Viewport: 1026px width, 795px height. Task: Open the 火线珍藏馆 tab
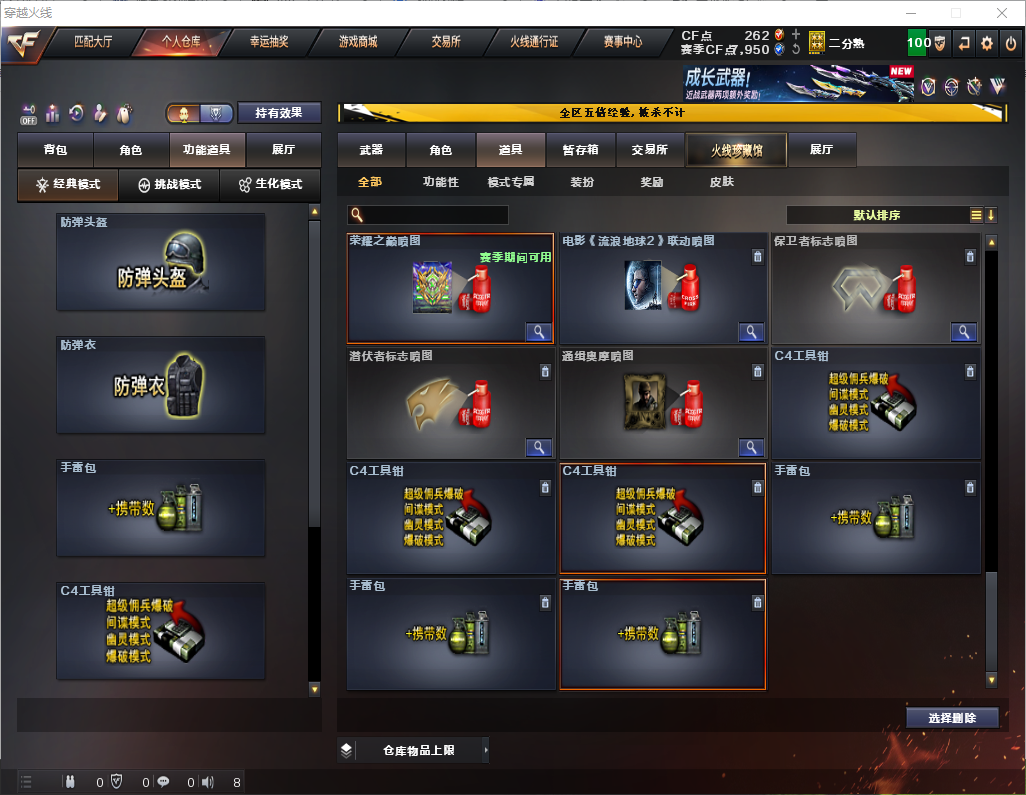736,150
